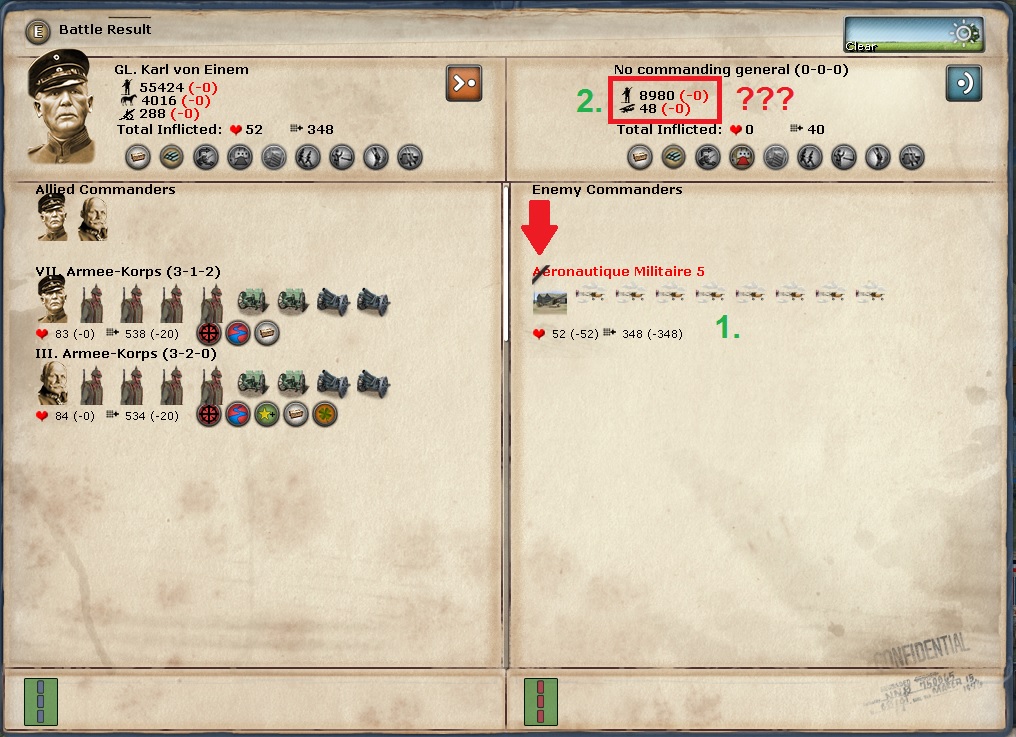This screenshot has width=1016, height=737.
Task: Click the crosshair ability icon under VII. Armee-Korps
Action: [209, 333]
